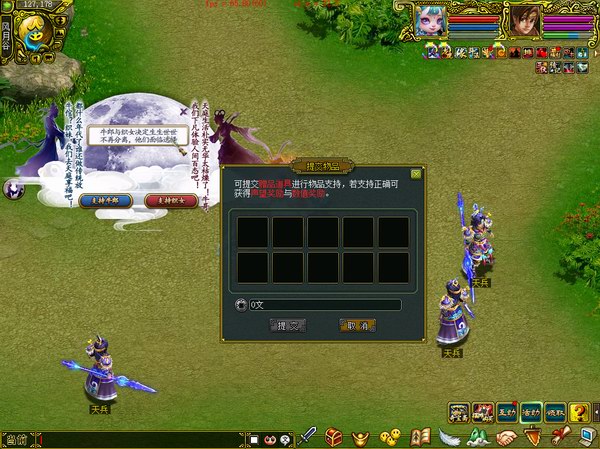Open the open-book icon
Image resolution: width=600 pixels, height=449 pixels.
coord(421,438)
